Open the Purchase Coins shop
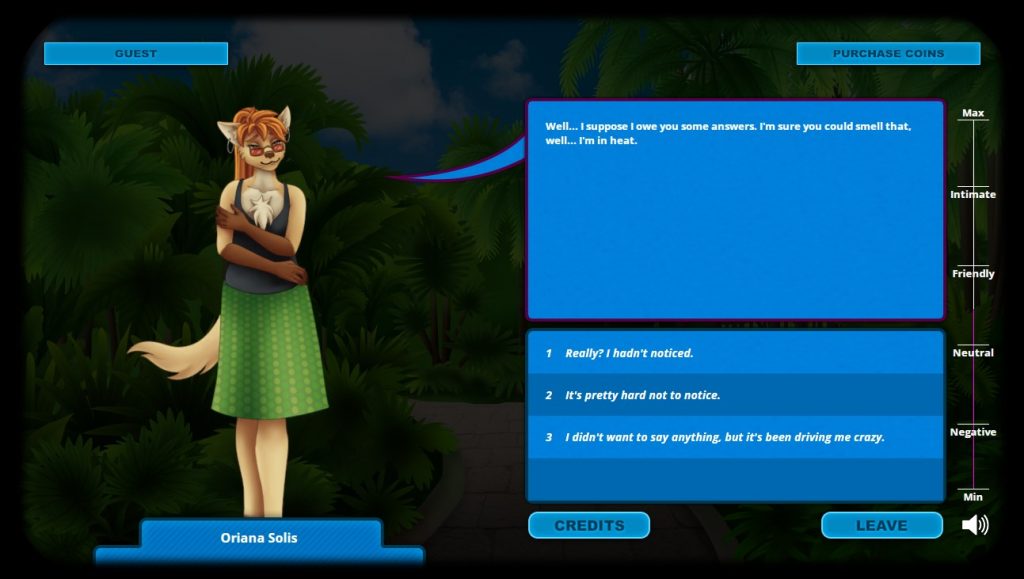 pyautogui.click(x=888, y=53)
